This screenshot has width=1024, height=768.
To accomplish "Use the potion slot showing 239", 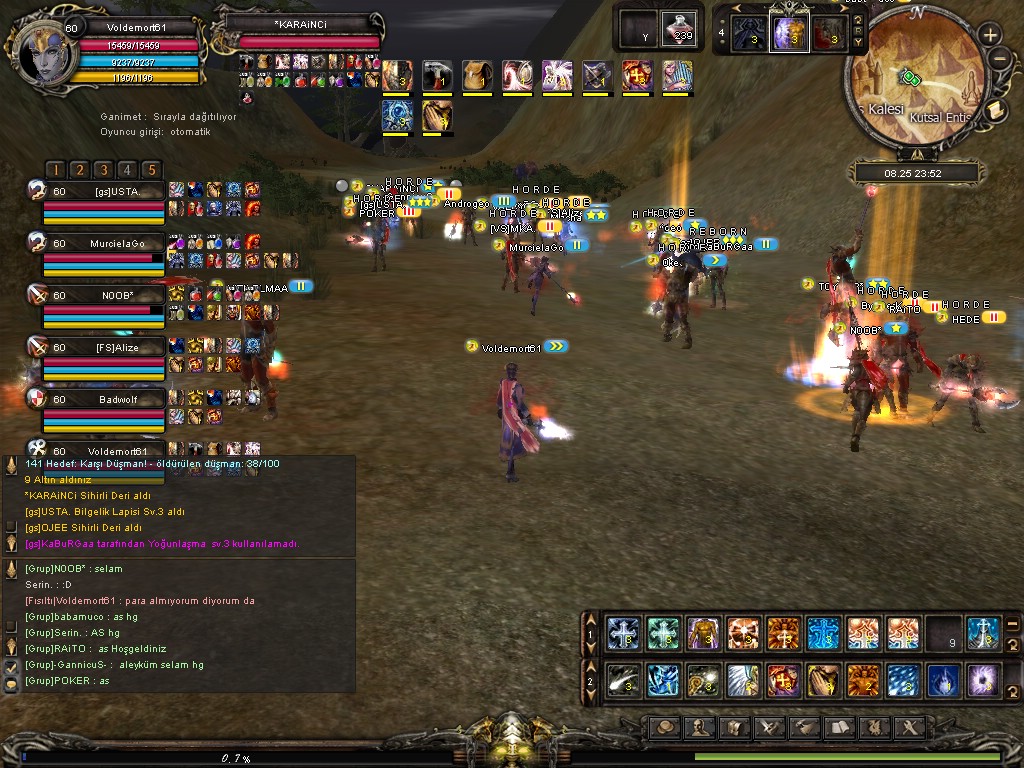I will click(682, 28).
